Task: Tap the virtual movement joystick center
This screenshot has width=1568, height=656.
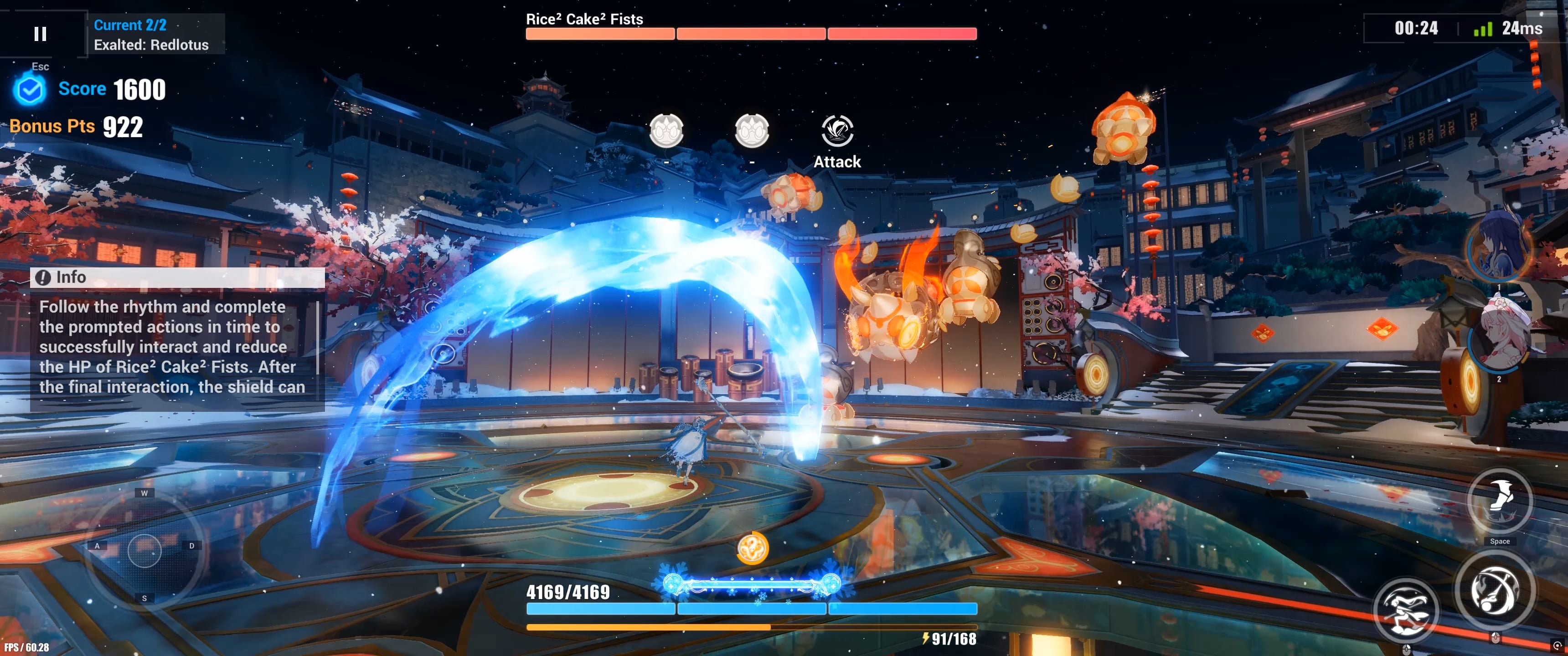Action: pyautogui.click(x=144, y=550)
